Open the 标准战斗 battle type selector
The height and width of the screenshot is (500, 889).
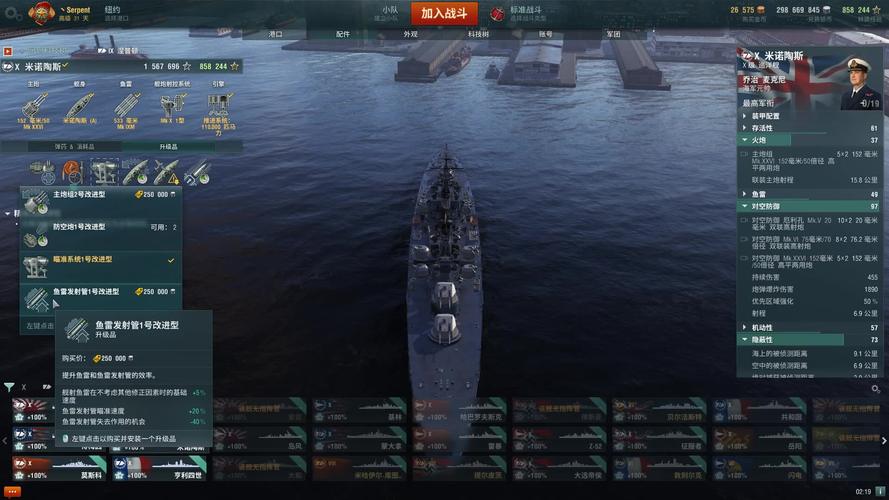(517, 13)
